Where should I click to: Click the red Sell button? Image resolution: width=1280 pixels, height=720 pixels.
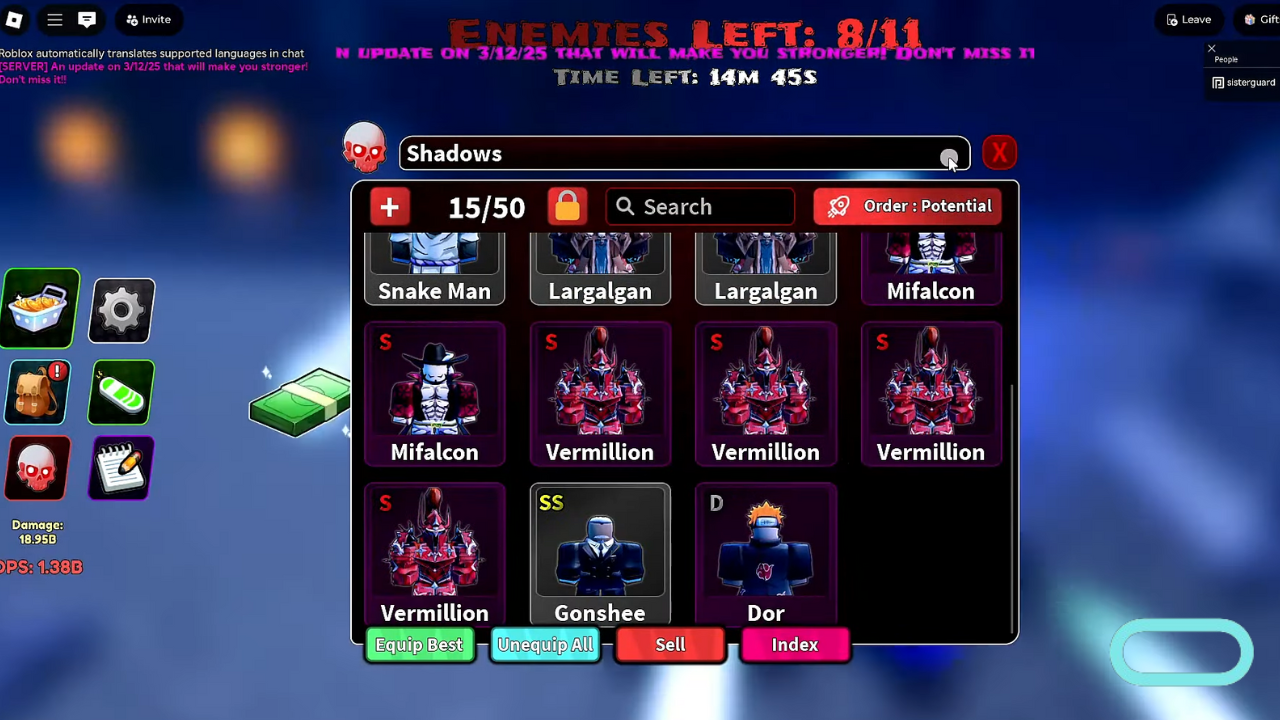click(670, 645)
